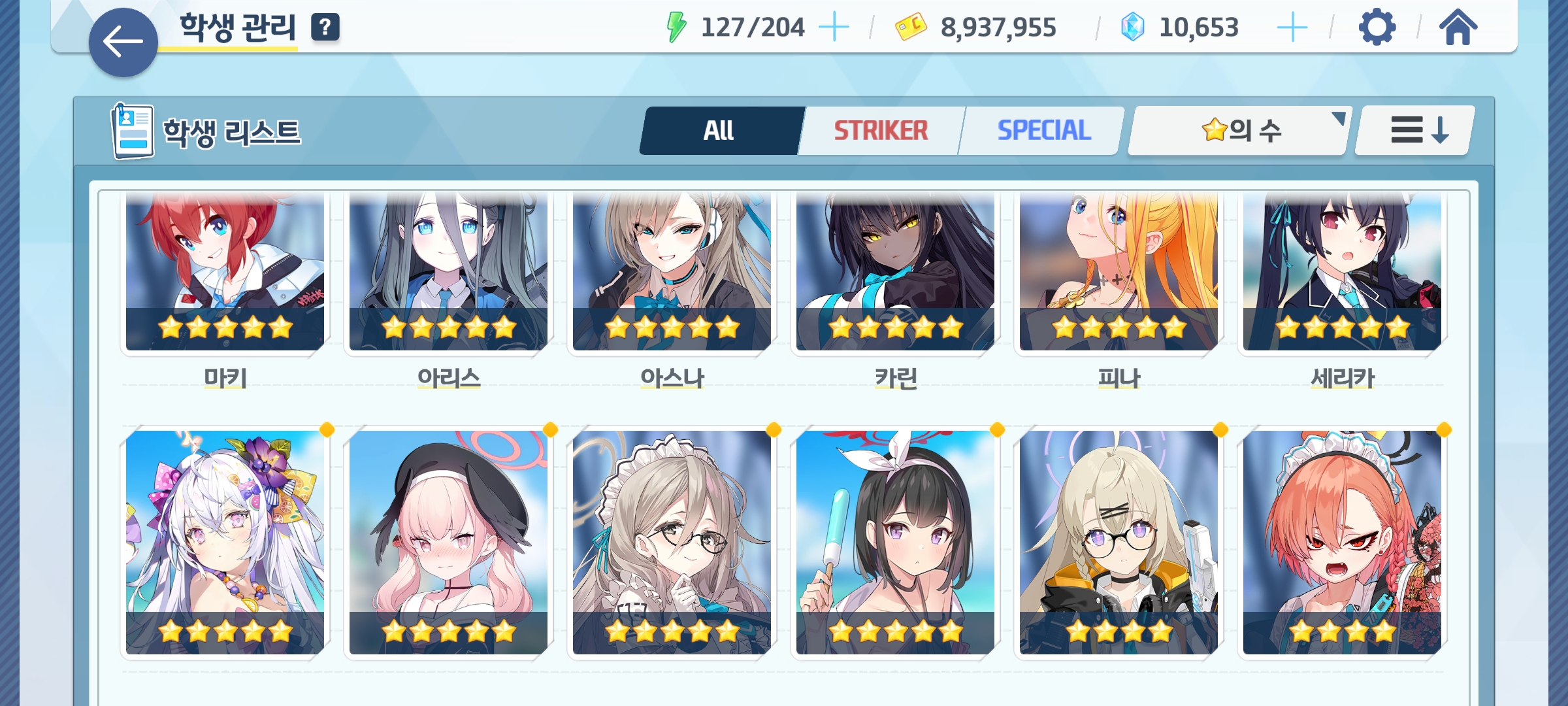This screenshot has width=1568, height=706.
Task: Open the help question mark icon
Action: coord(325,27)
